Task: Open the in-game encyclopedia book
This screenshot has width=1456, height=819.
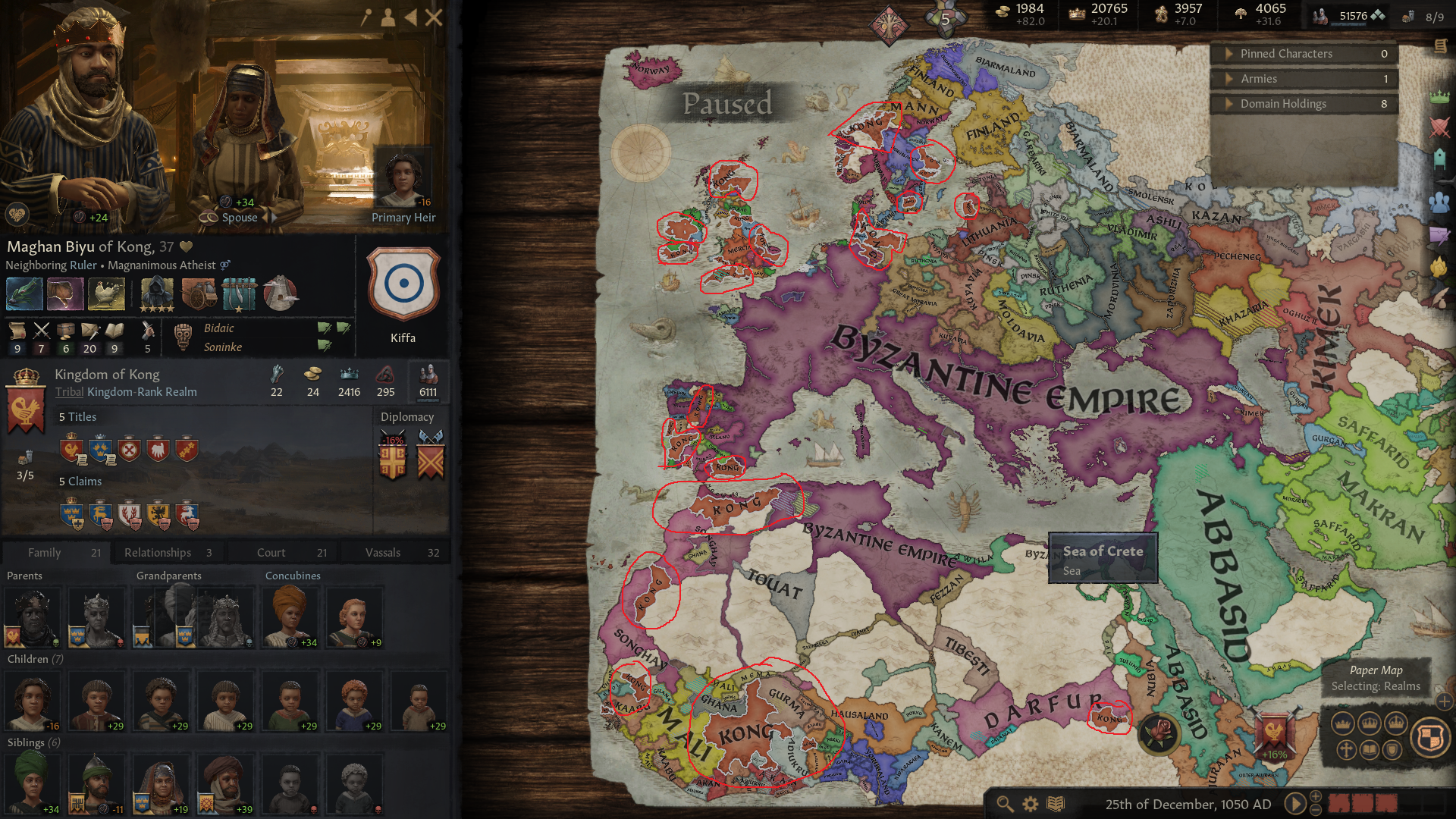Action: [1054, 803]
